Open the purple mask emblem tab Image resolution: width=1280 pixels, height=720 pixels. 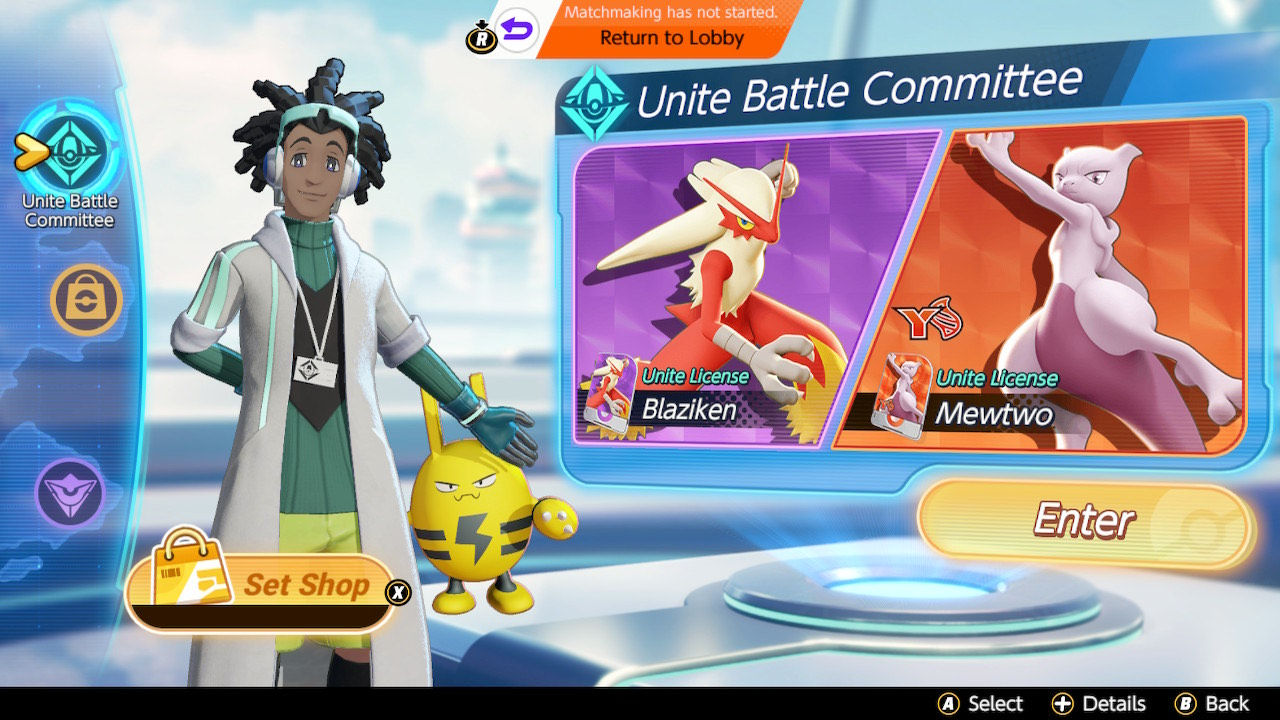(x=70, y=493)
